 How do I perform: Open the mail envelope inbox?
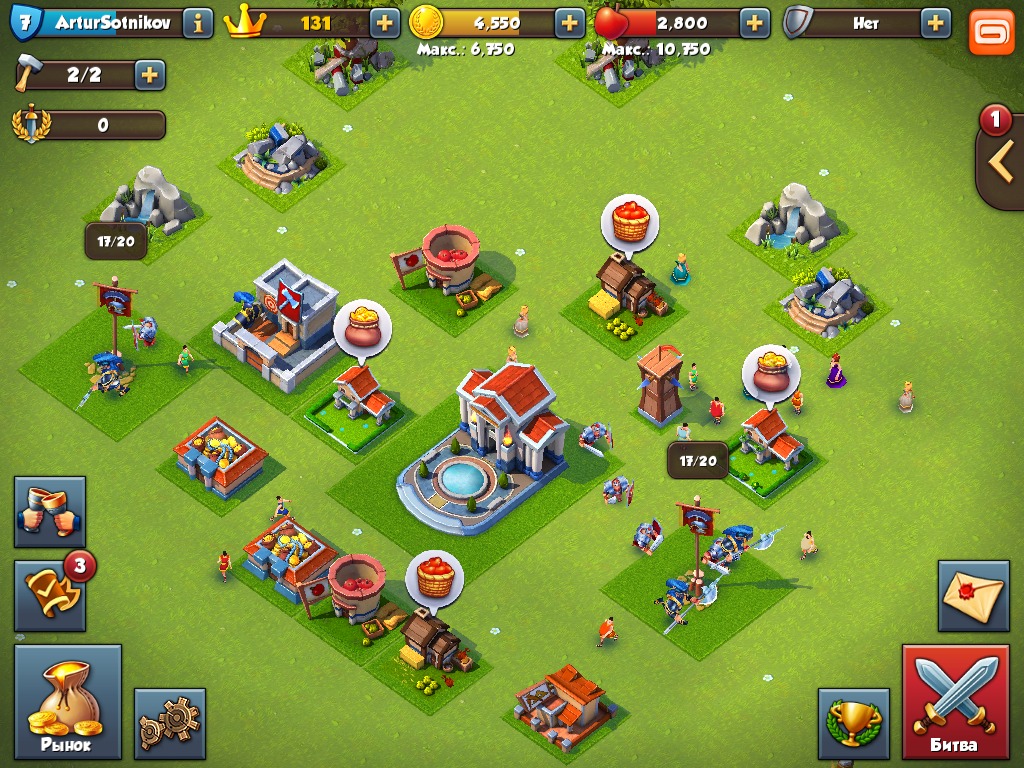tap(972, 596)
